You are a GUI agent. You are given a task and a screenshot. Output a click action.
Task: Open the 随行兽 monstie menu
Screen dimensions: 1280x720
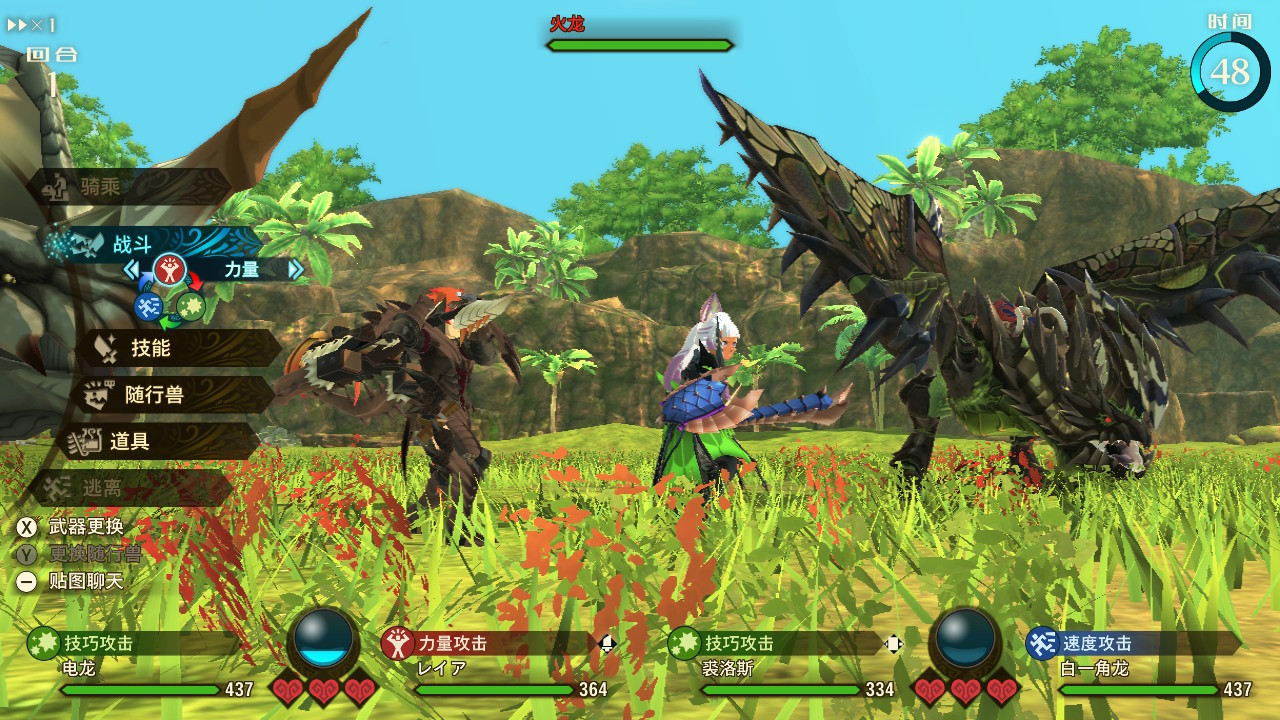[170, 395]
